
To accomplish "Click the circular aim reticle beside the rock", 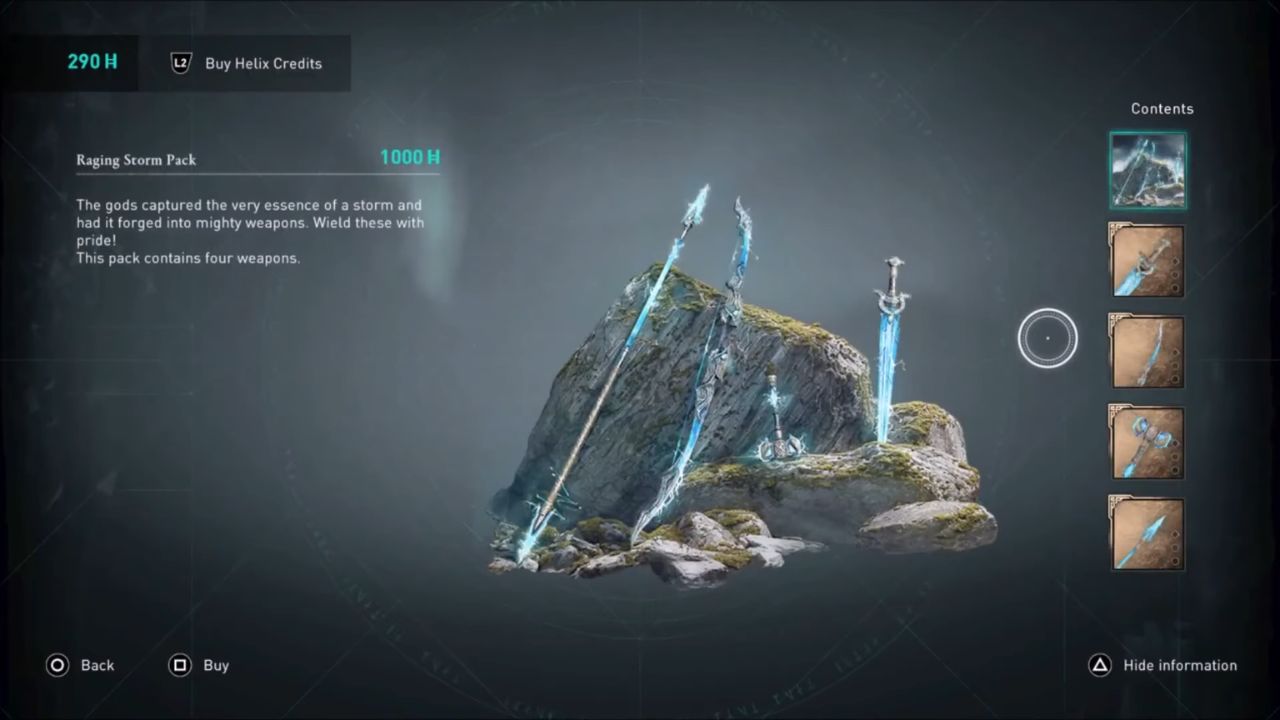I will point(1047,337).
